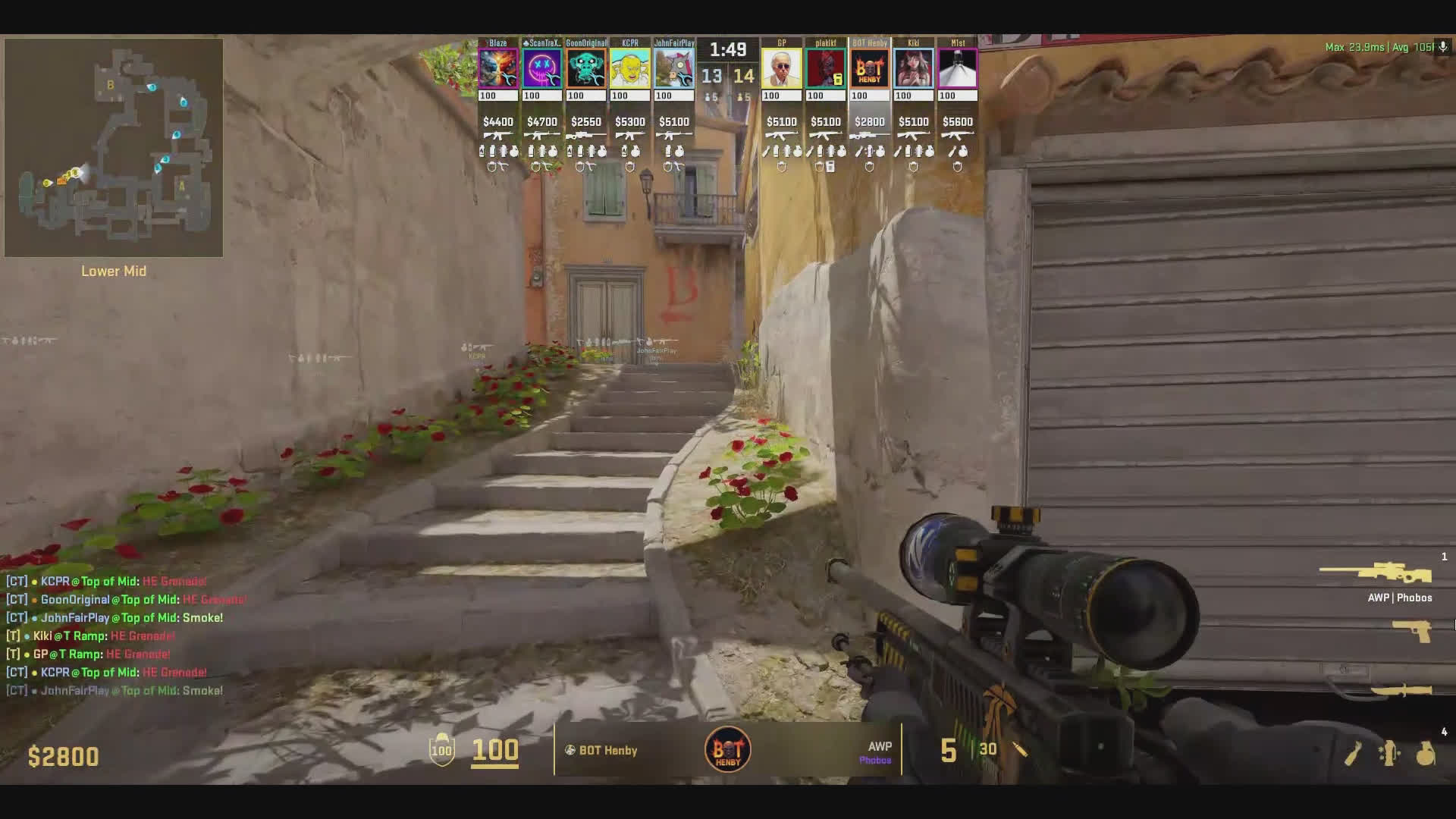Image resolution: width=1456 pixels, height=819 pixels.
Task: Select GoonOriginal's green monkey avatar
Action: click(586, 69)
